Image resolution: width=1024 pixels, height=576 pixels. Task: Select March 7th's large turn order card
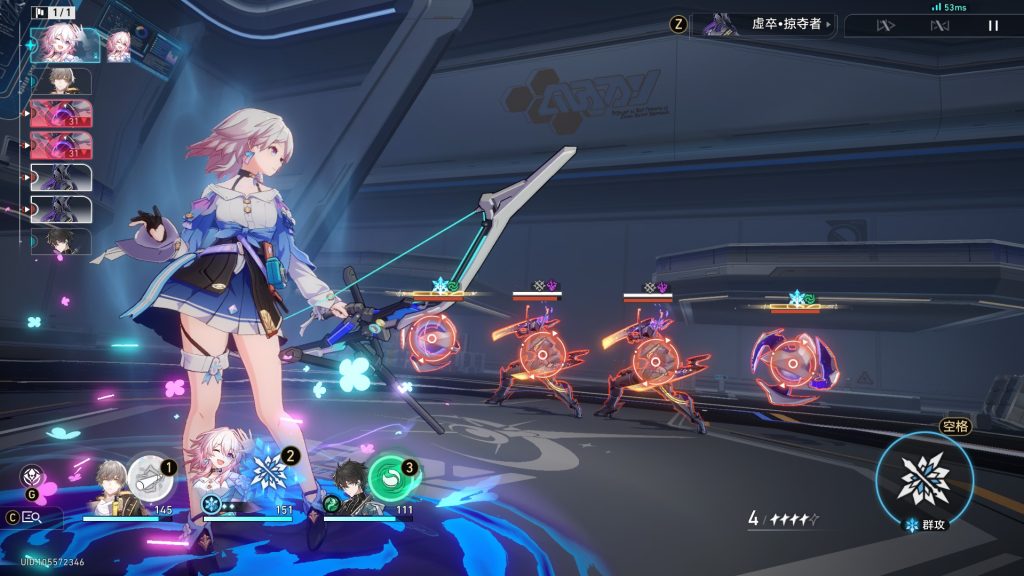[65, 45]
